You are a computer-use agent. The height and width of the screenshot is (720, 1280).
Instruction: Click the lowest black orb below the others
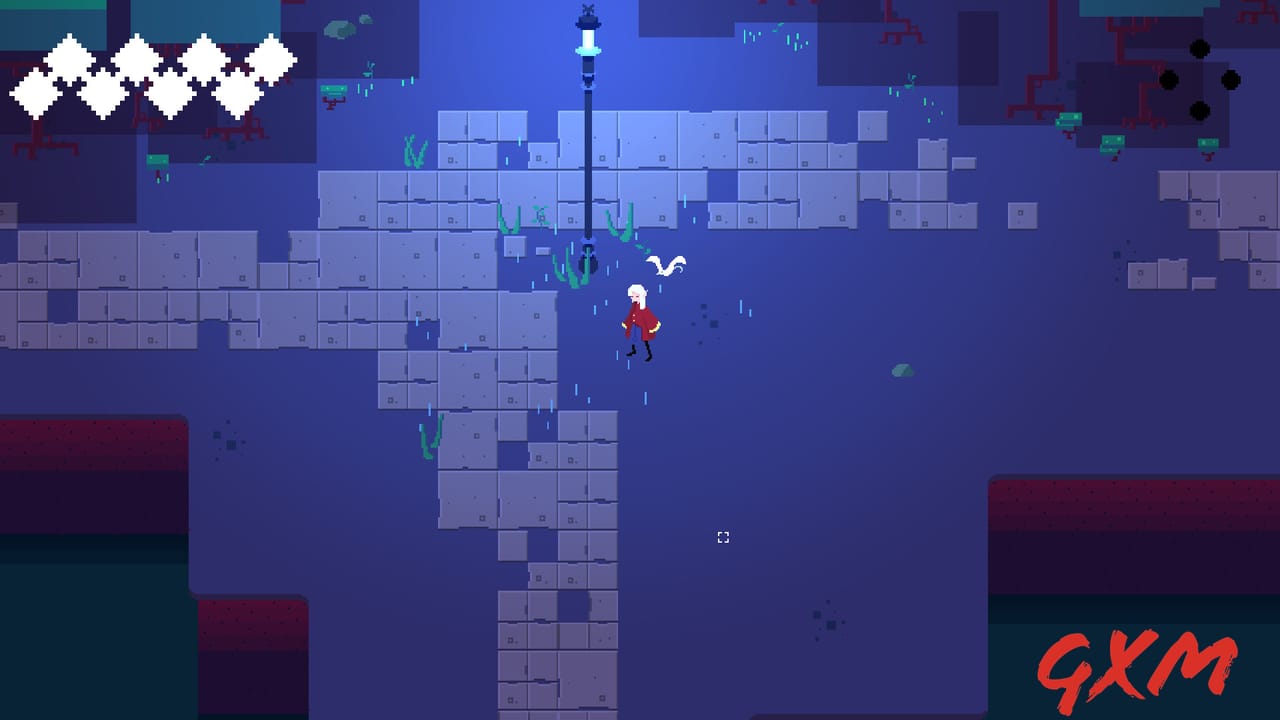tap(1199, 110)
